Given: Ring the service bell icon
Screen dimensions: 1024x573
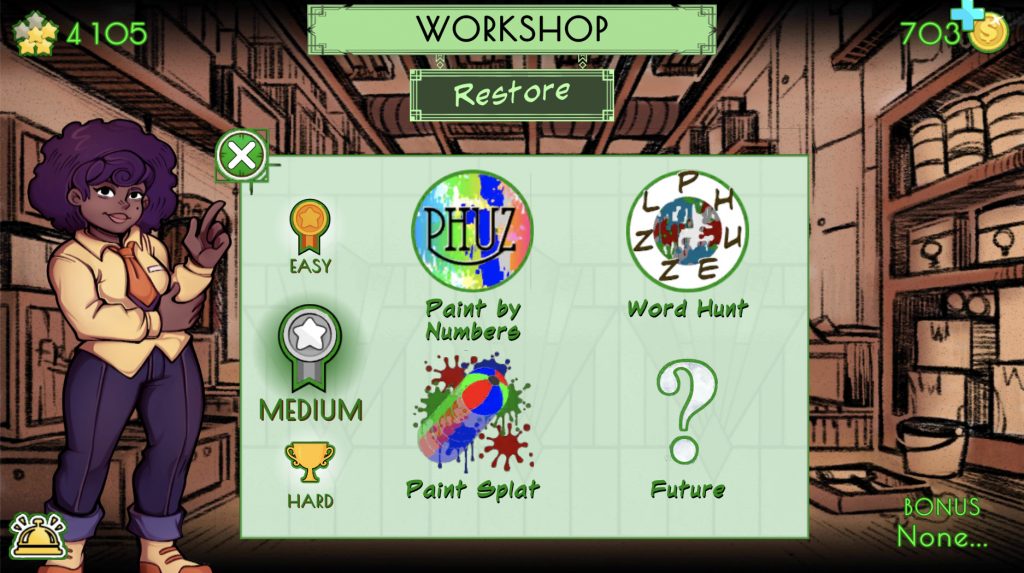Looking at the screenshot, I should tap(36, 537).
